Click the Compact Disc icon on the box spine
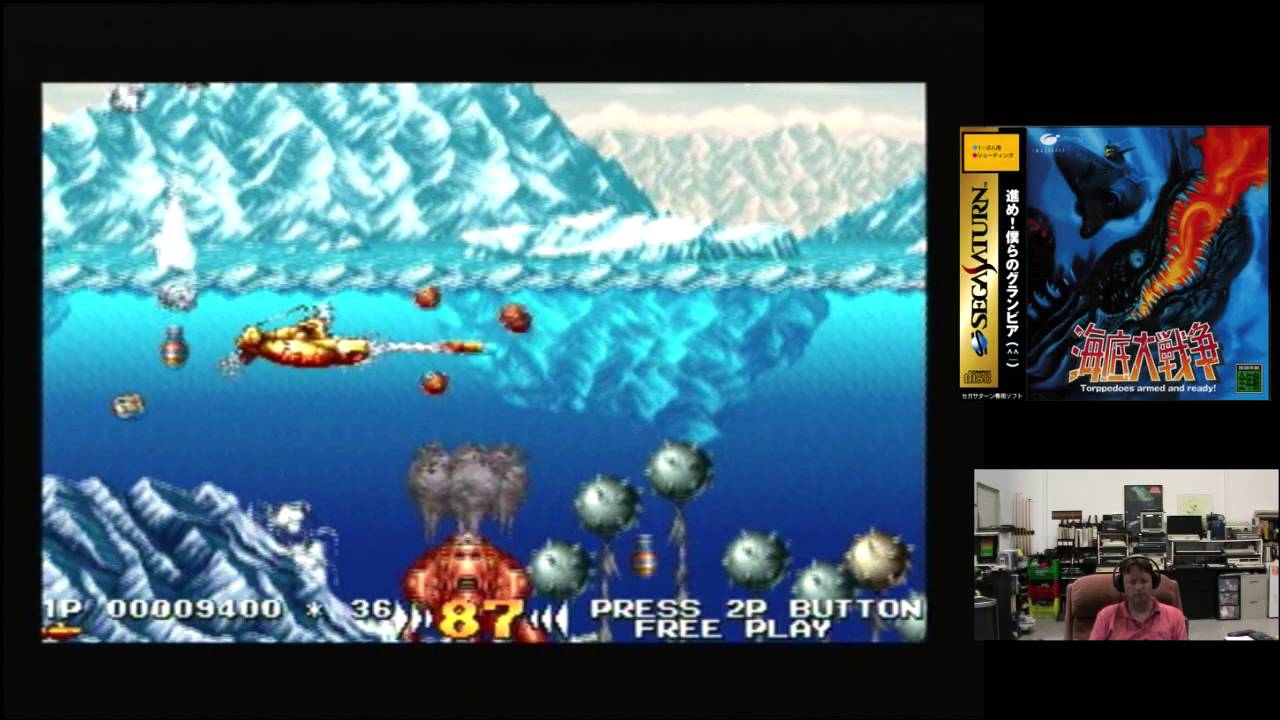 [x=978, y=374]
